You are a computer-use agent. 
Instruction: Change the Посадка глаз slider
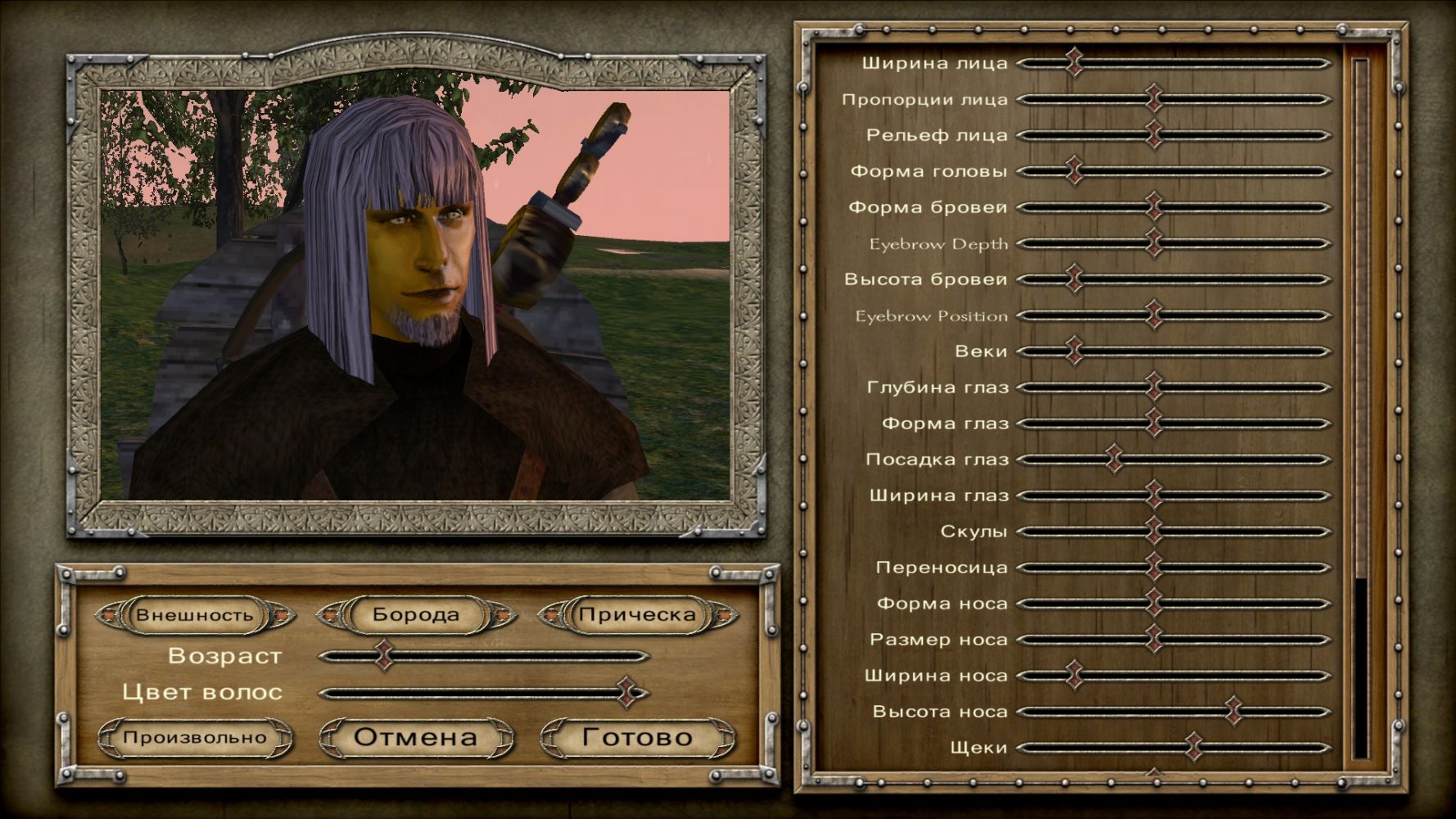(x=1115, y=459)
